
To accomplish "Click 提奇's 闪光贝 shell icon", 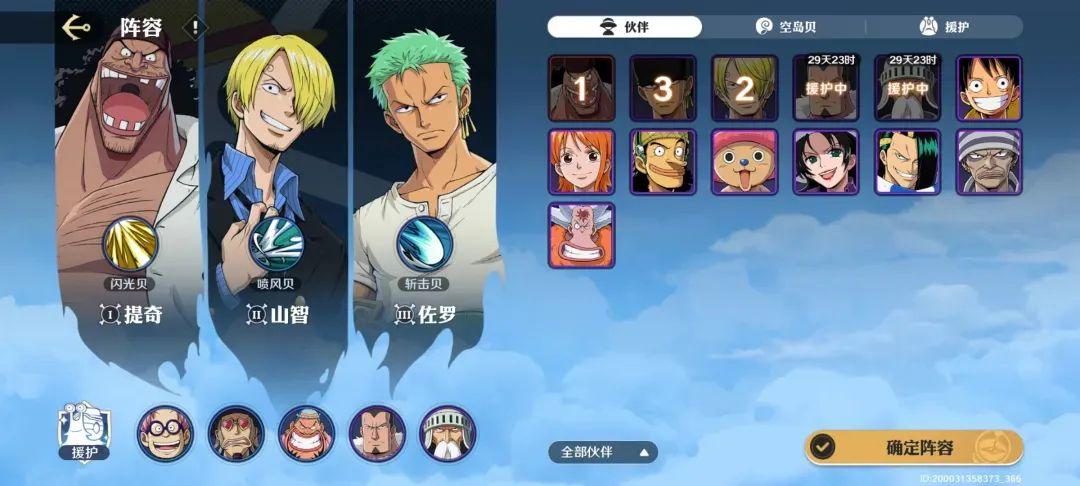I will click(130, 244).
